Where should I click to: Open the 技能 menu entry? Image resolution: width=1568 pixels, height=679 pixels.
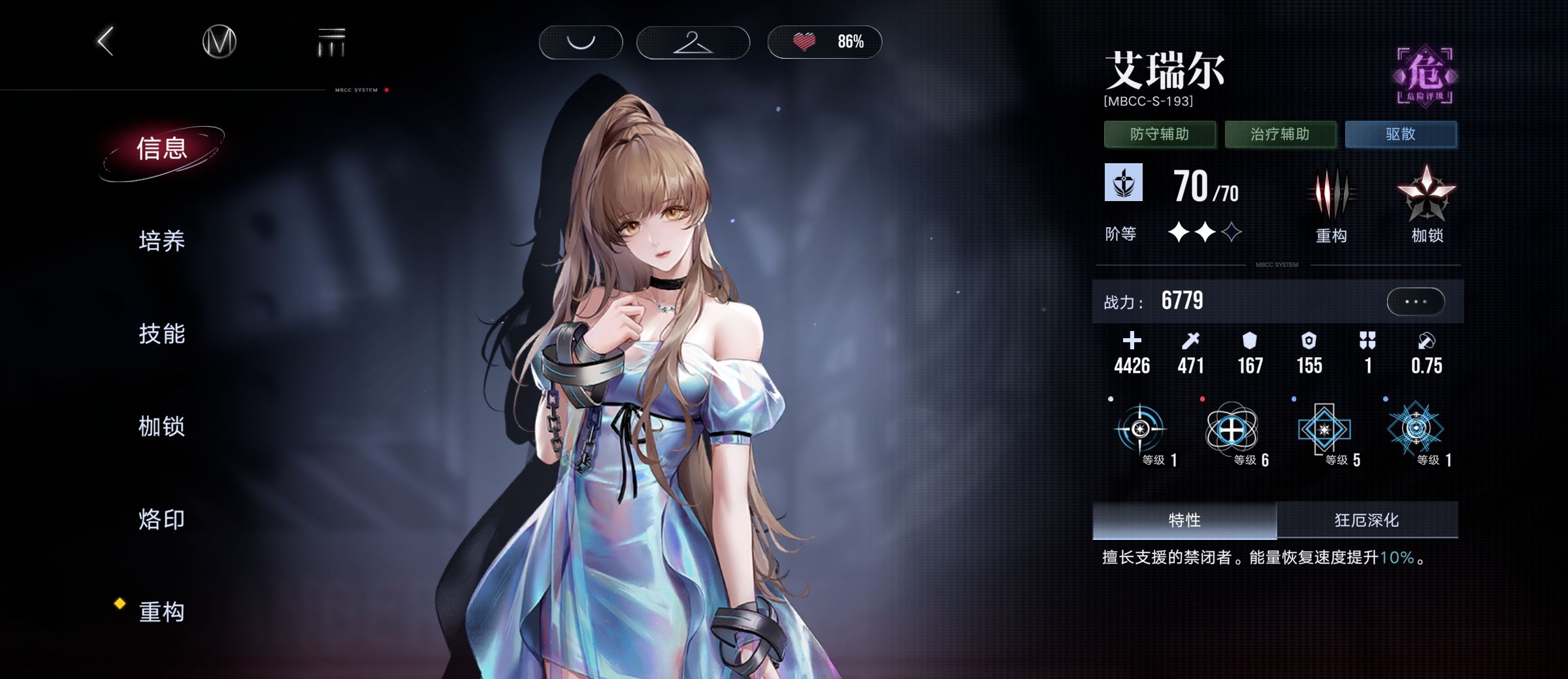(x=162, y=334)
